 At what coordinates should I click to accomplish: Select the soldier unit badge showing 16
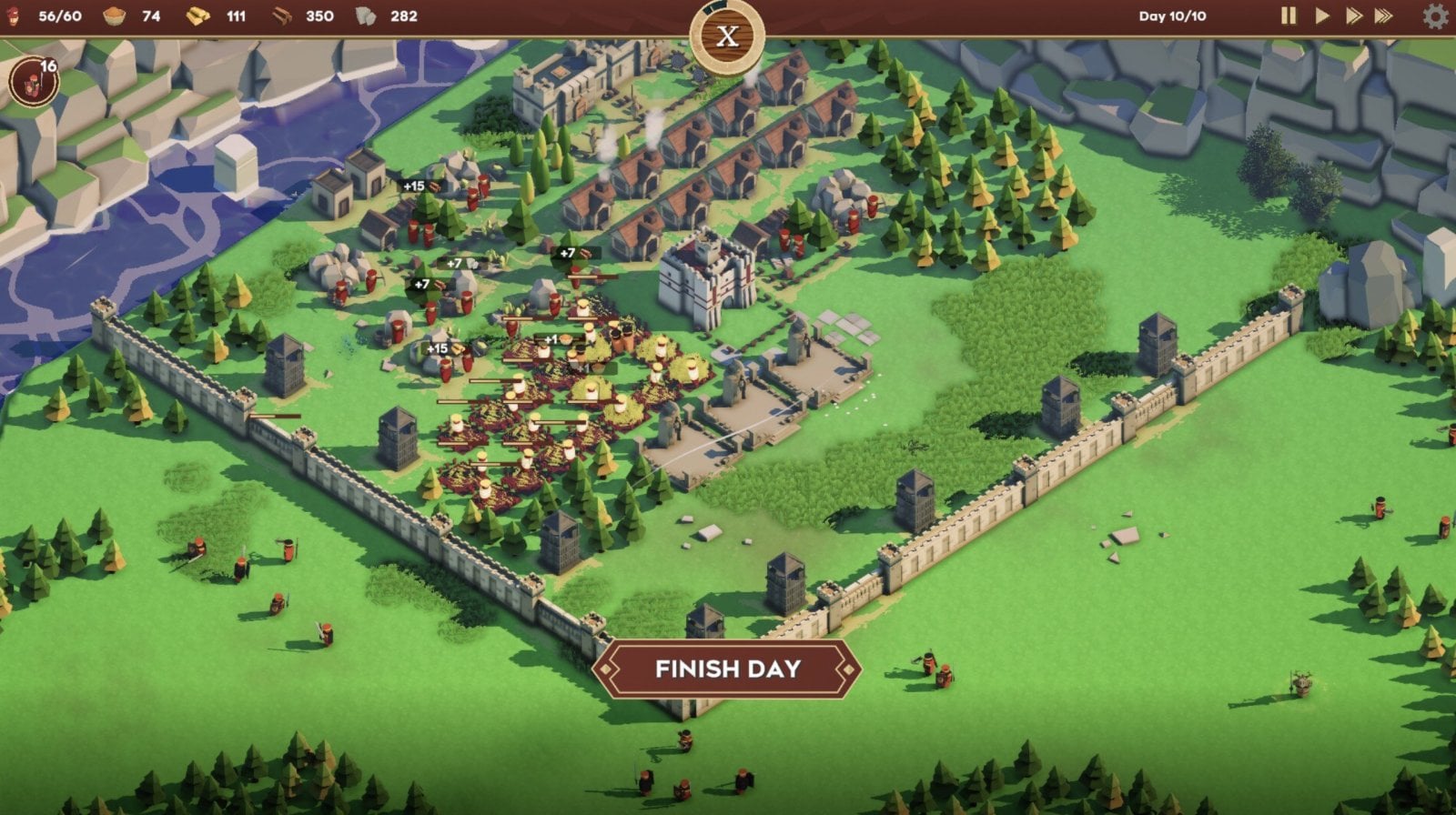[35, 82]
